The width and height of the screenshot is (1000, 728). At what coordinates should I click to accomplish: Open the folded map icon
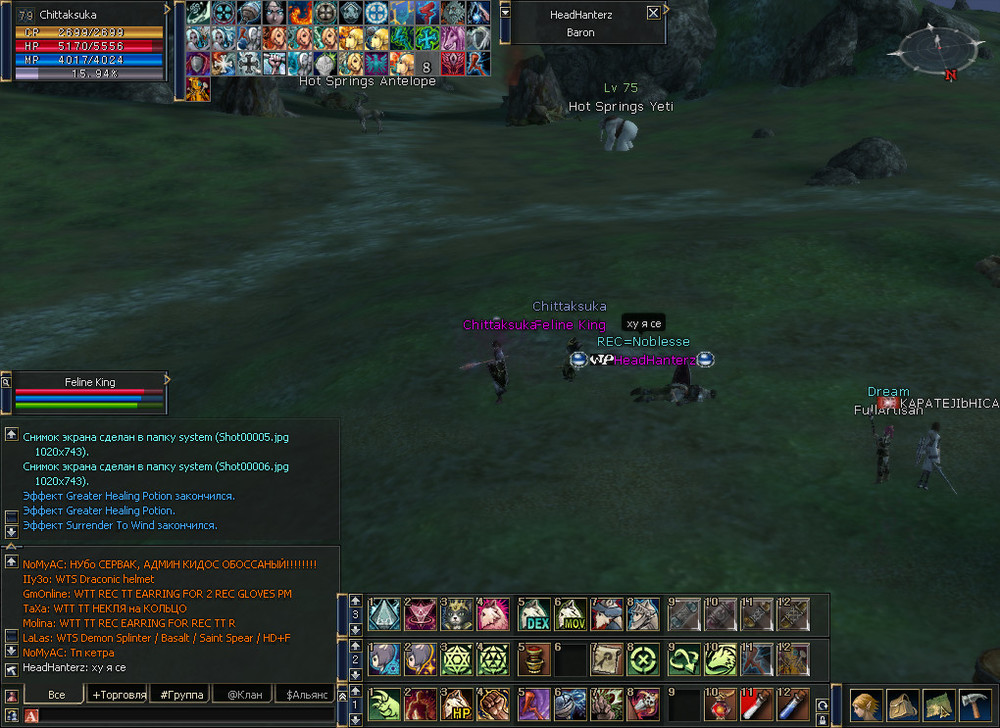tap(938, 704)
